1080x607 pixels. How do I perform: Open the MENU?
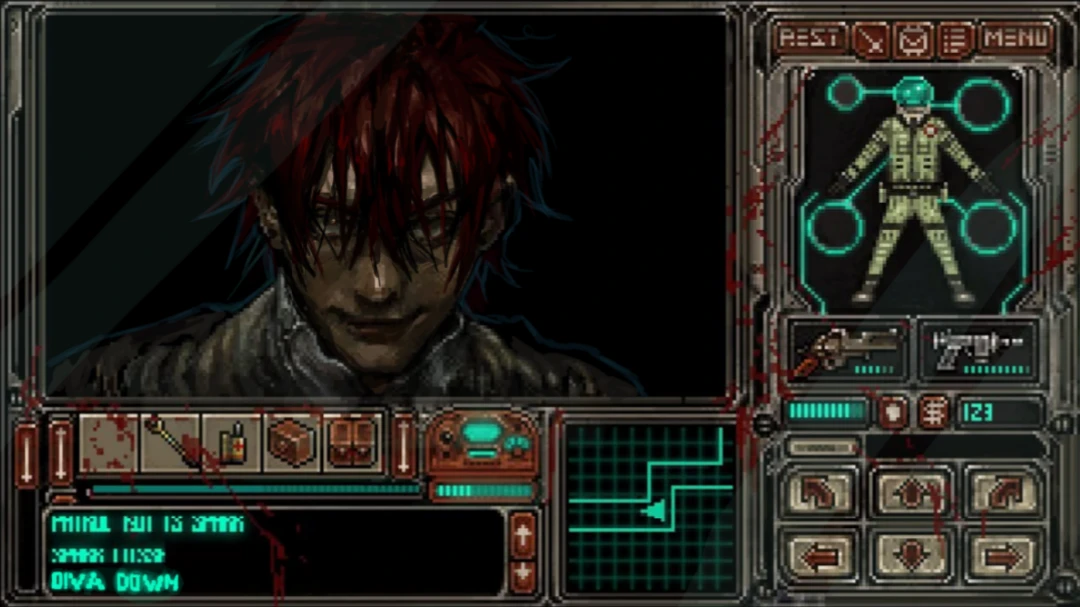point(1017,39)
